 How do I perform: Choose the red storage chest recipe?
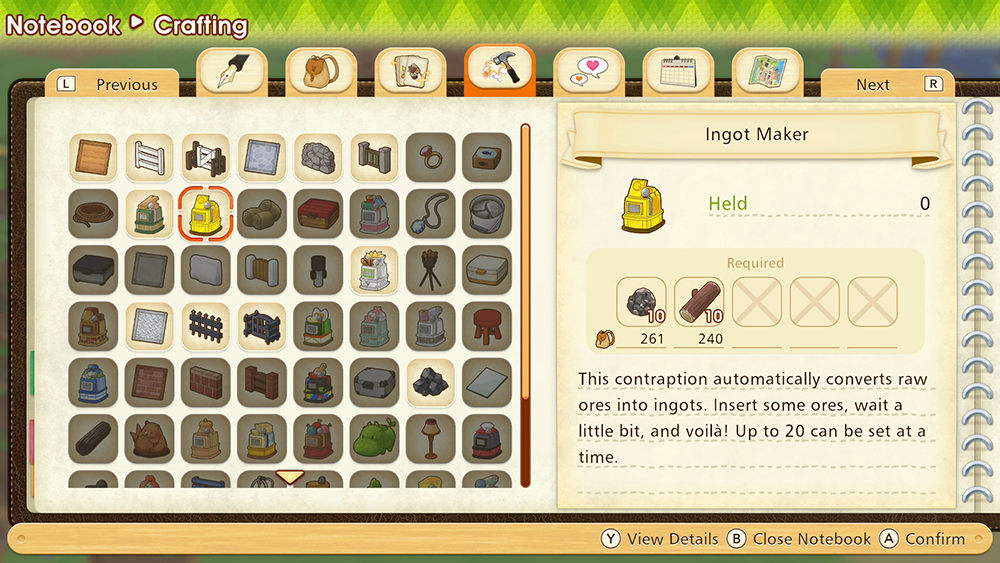pos(318,214)
